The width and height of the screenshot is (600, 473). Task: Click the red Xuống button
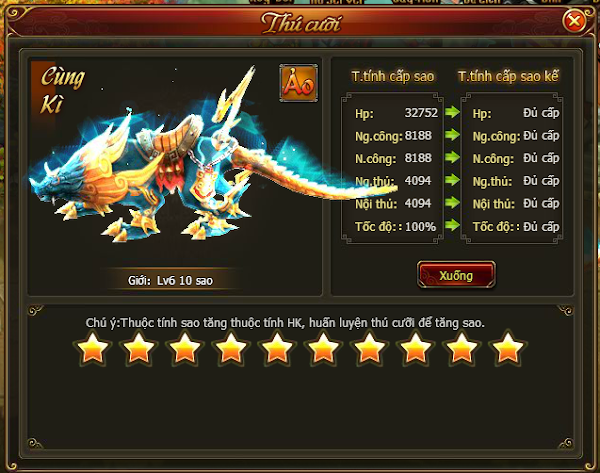point(456,275)
